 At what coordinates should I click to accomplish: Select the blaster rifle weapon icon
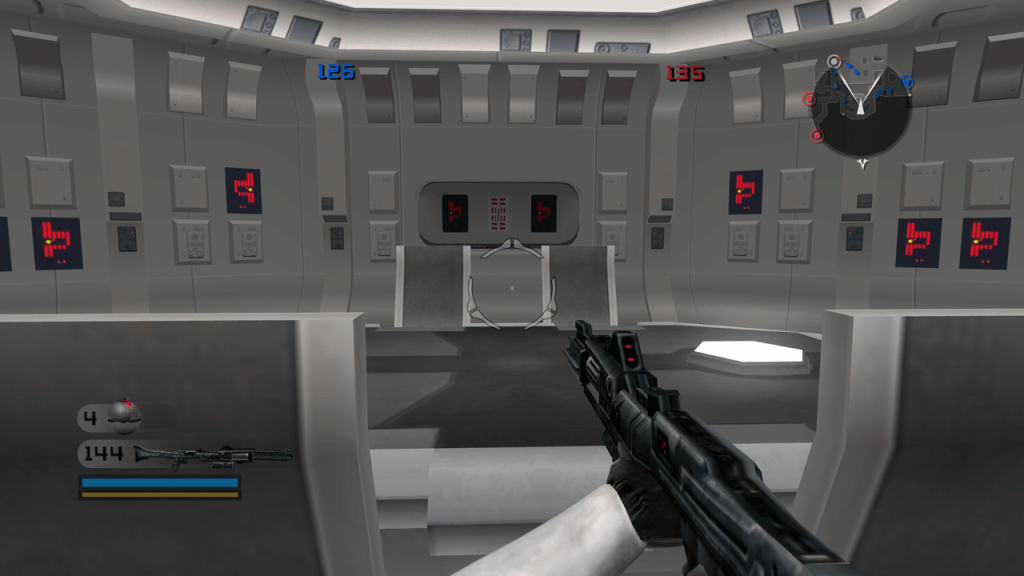(x=212, y=454)
